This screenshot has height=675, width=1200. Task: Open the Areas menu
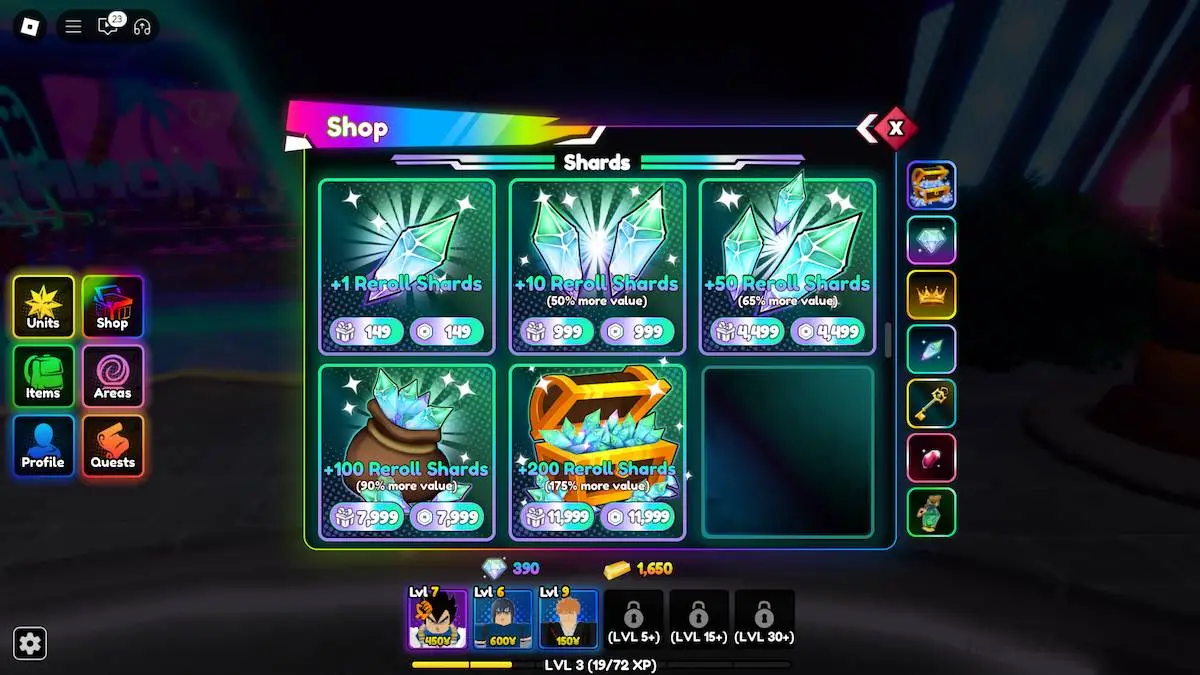[x=113, y=376]
